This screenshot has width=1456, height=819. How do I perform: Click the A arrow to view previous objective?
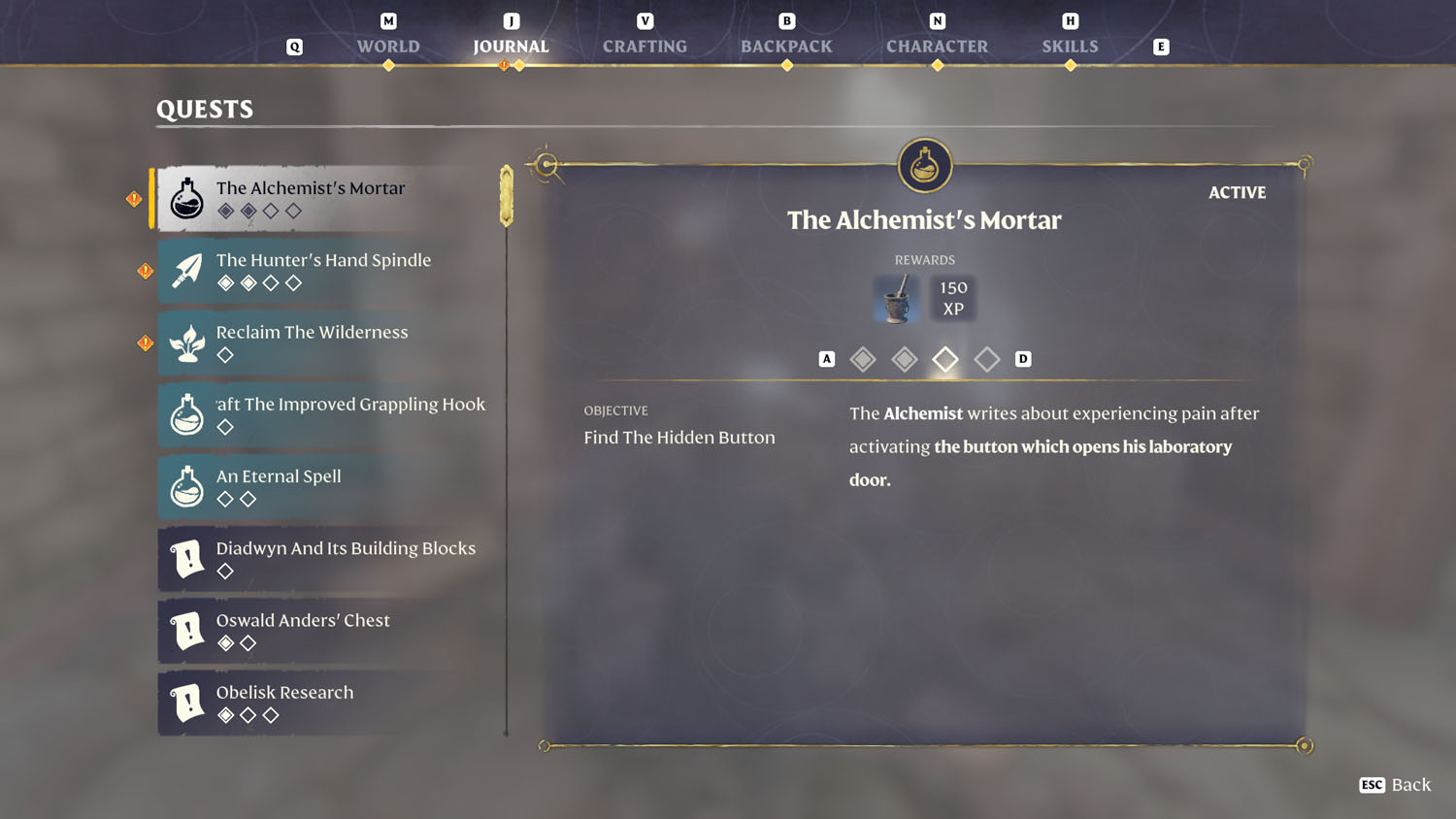click(826, 358)
